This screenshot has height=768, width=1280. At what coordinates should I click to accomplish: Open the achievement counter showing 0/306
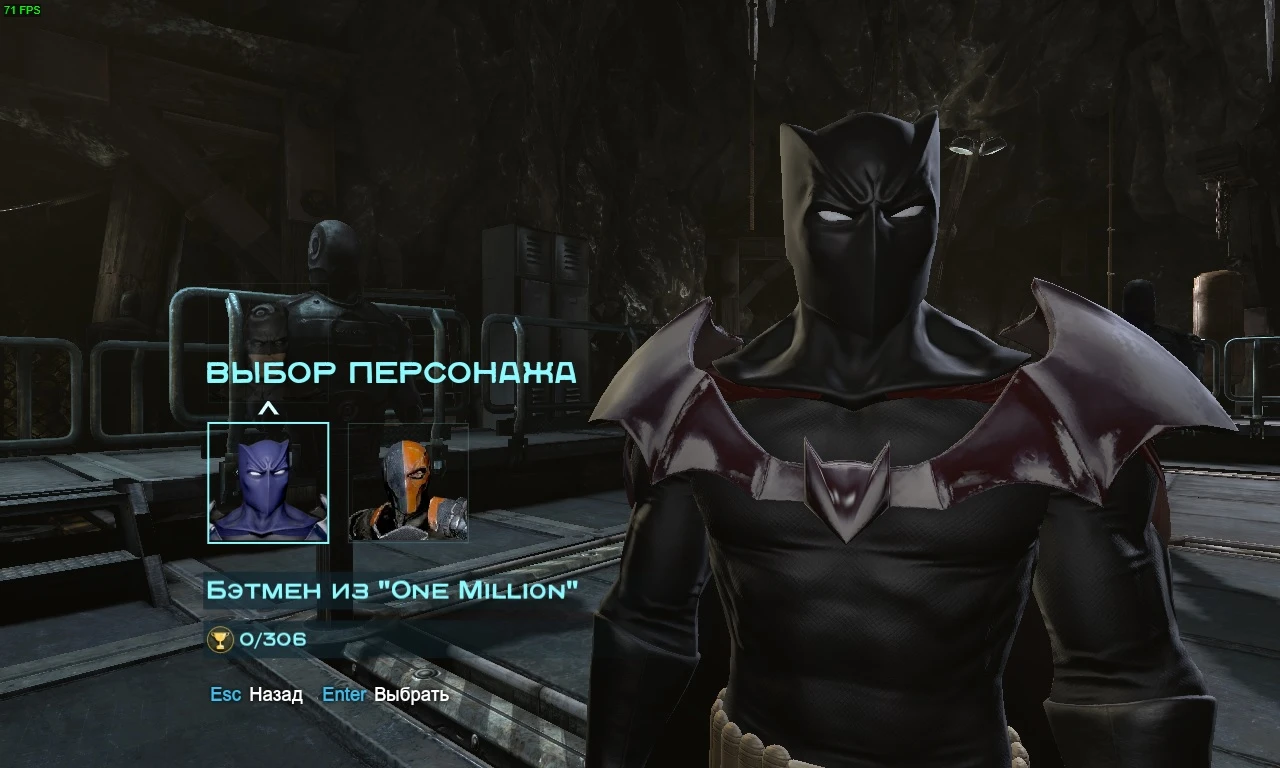tap(255, 640)
